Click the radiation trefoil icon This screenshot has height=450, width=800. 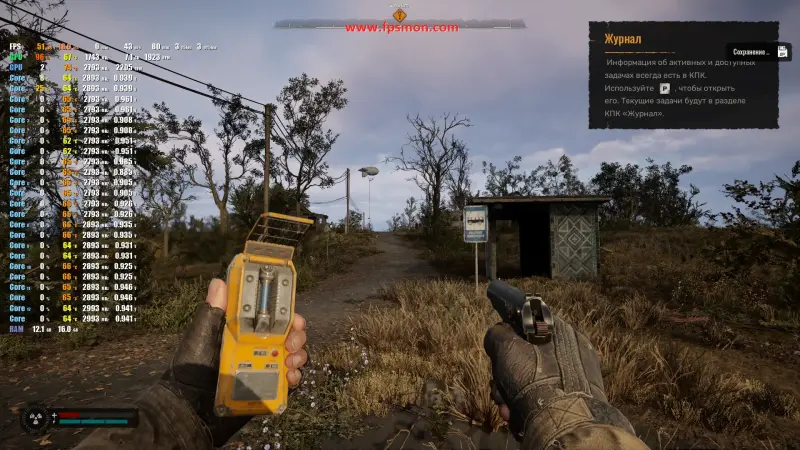(35, 418)
